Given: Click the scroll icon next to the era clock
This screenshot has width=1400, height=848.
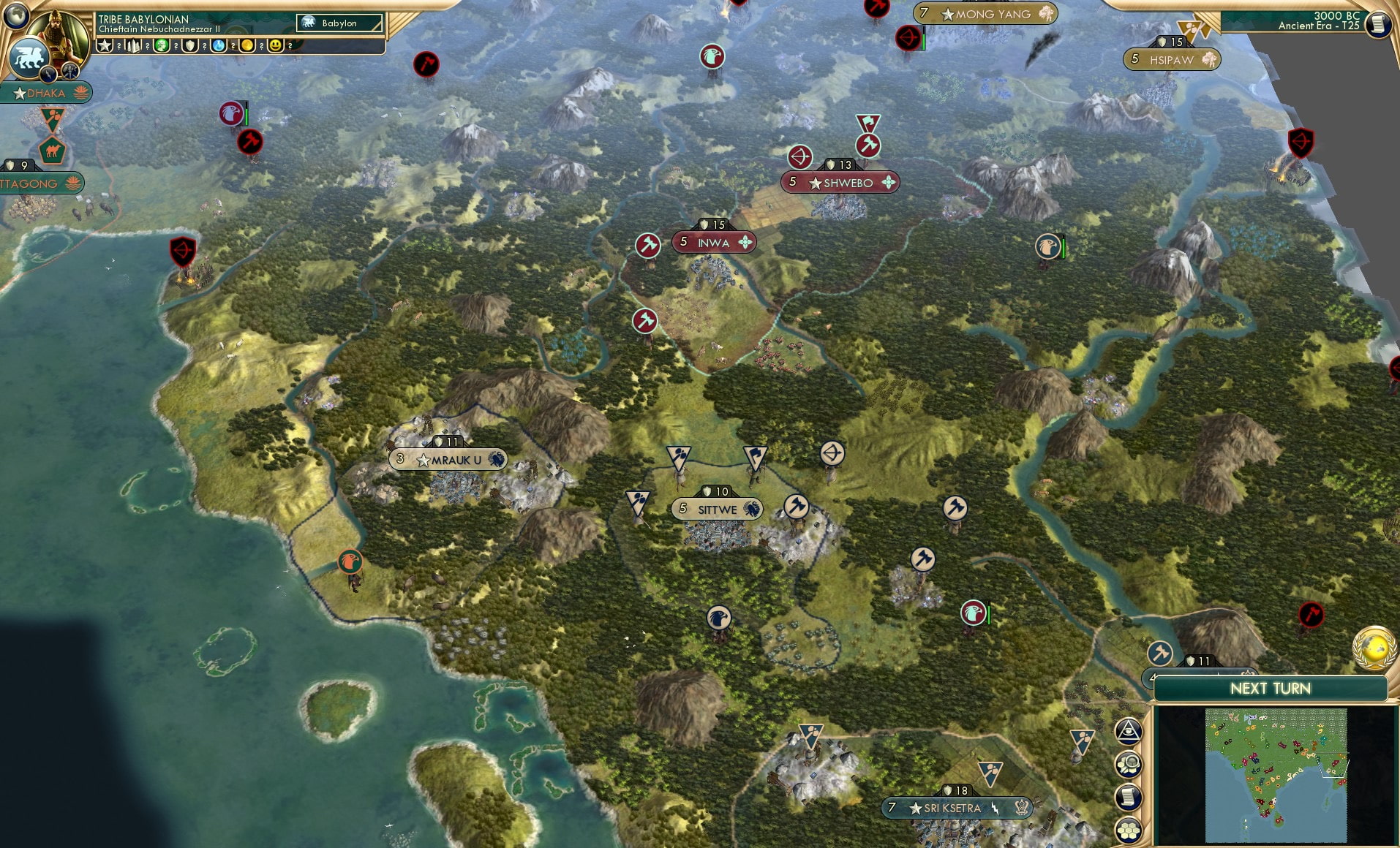Looking at the screenshot, I should pos(1378,23).
